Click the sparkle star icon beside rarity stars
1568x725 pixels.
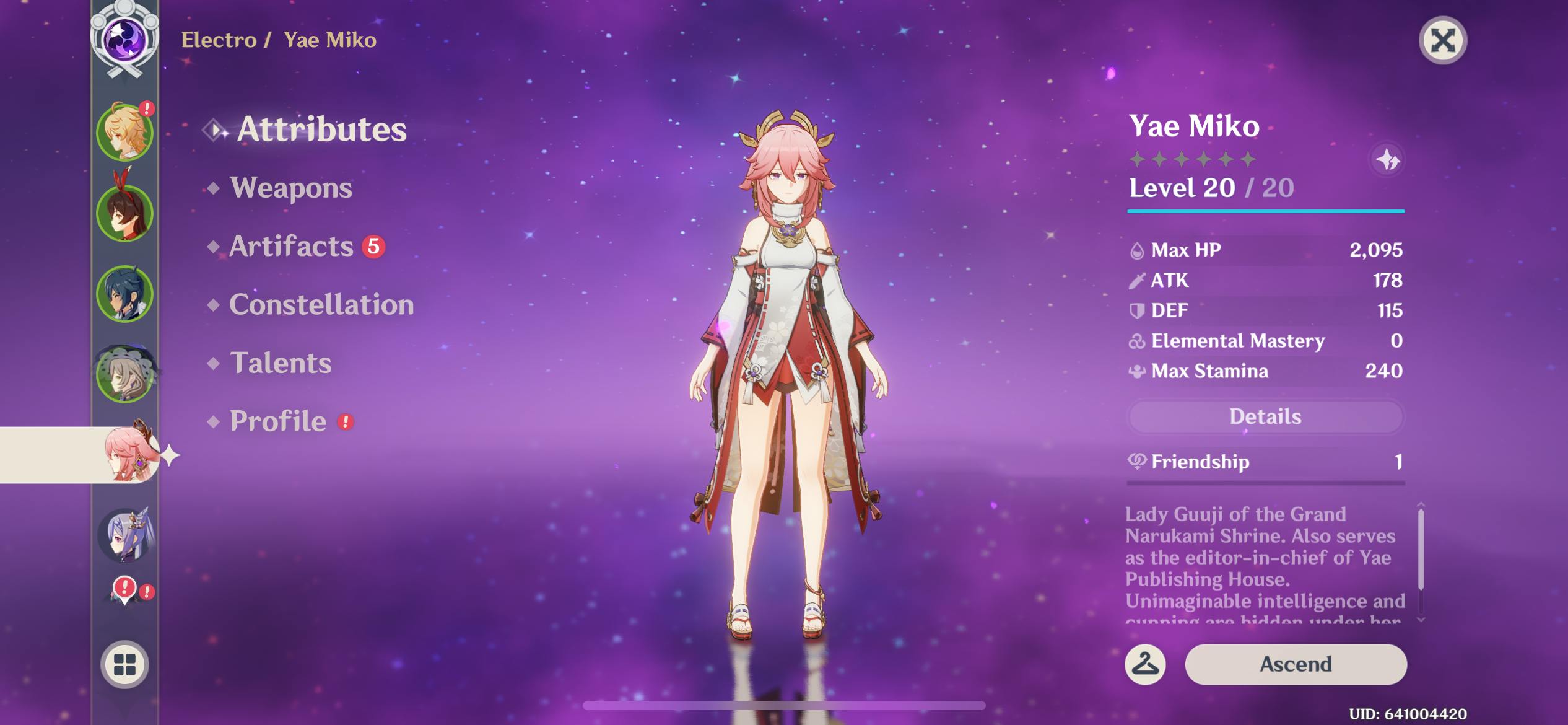tap(1387, 160)
